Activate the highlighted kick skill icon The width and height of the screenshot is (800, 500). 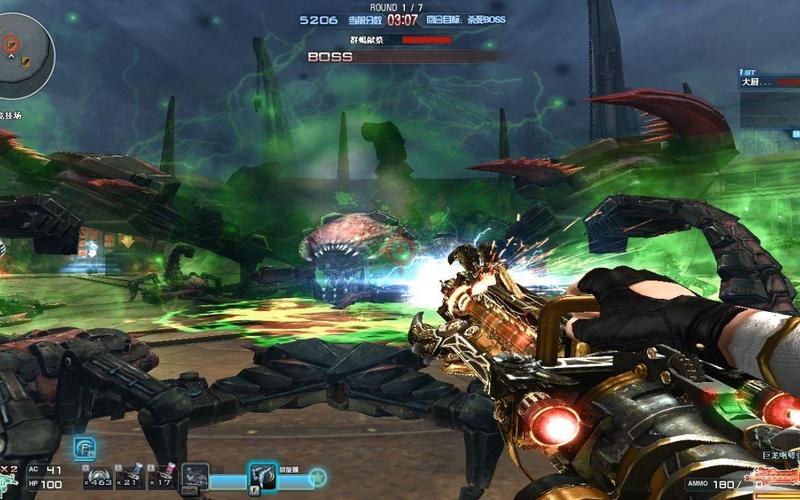(x=263, y=476)
